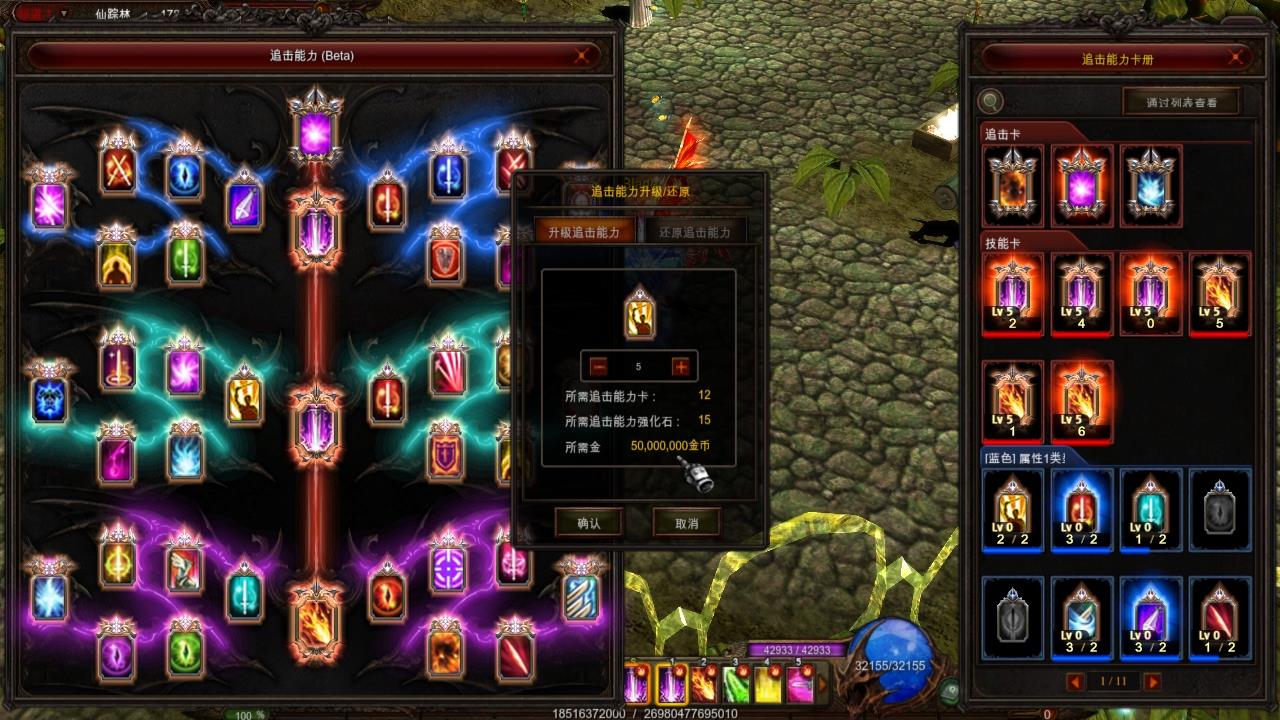The height and width of the screenshot is (720, 1280).
Task: Go to the previous card album page
Action: (x=1076, y=682)
